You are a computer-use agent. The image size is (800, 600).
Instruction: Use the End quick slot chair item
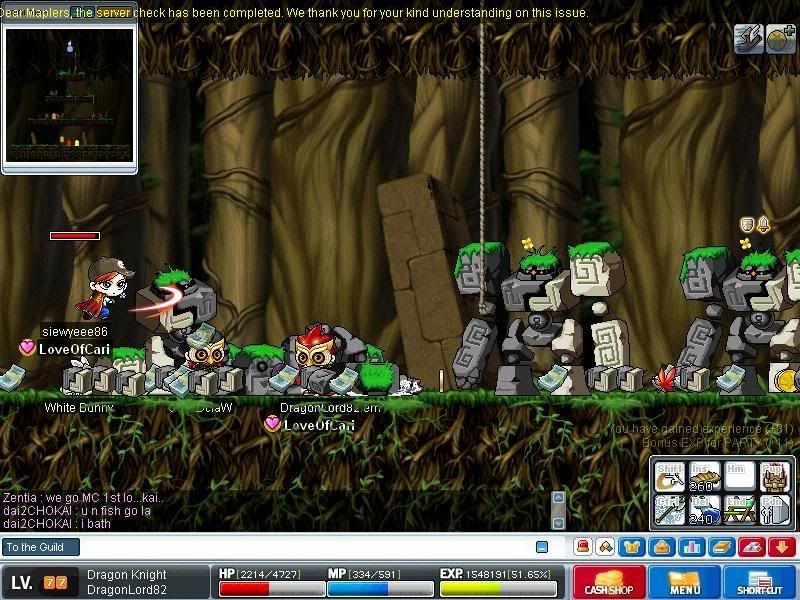point(740,510)
